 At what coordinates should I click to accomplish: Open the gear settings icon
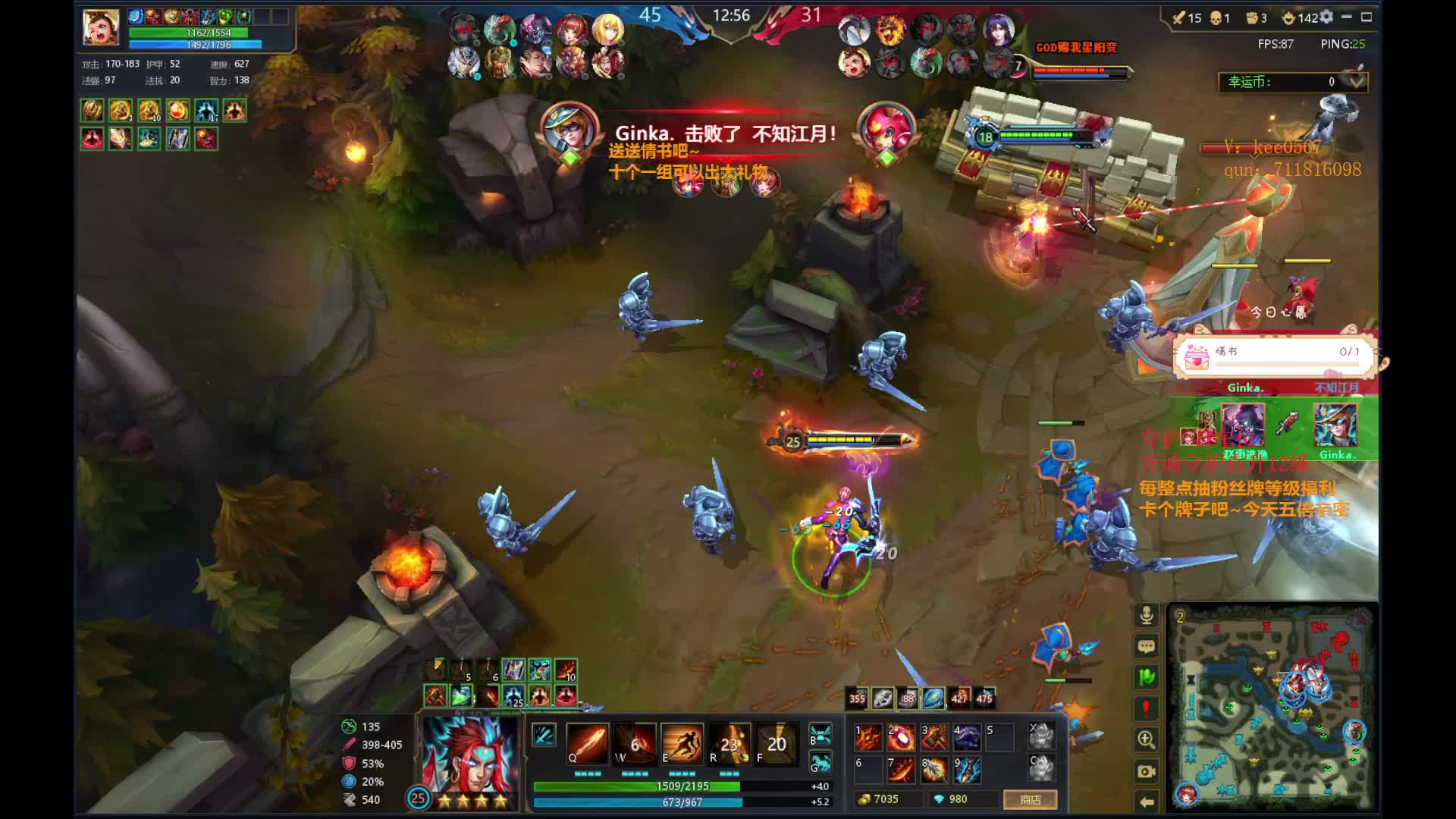[x=1326, y=17]
